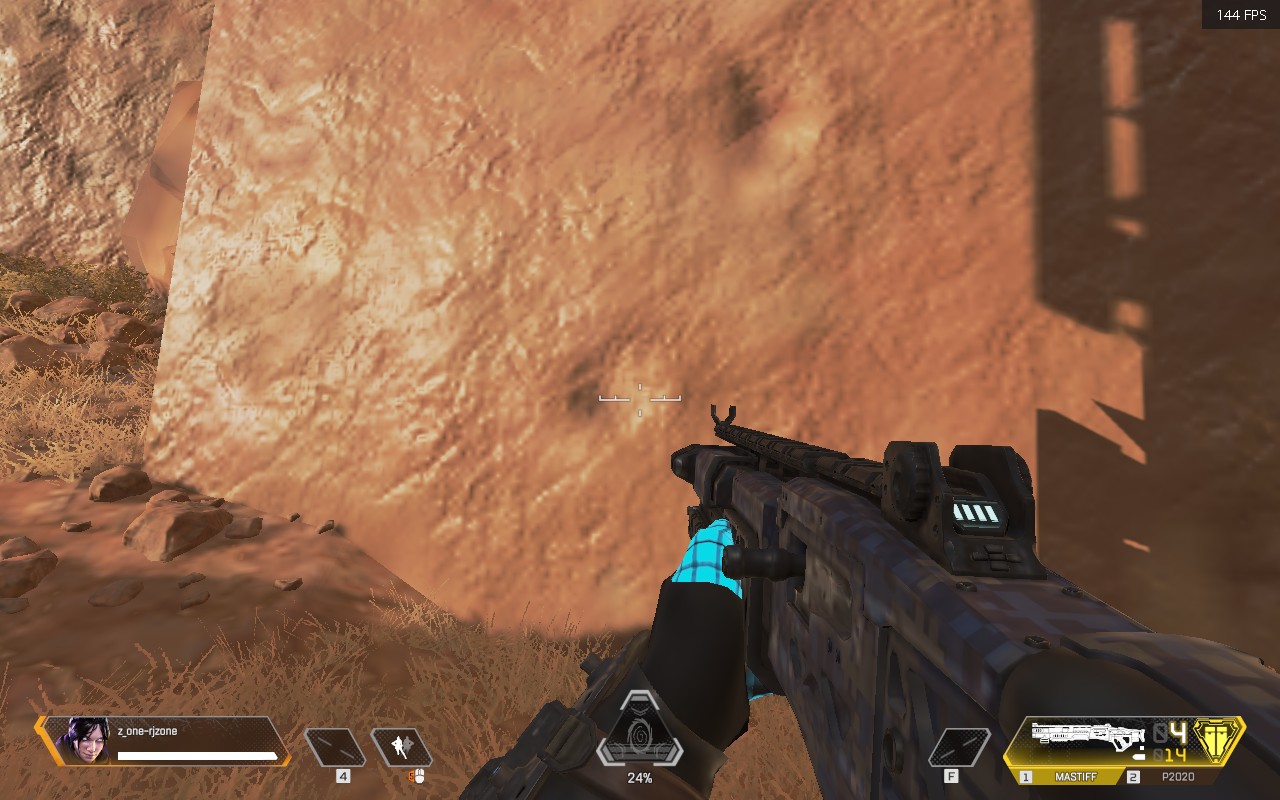
Task: Trigger the Dimensional Rift ultimate icon
Action: pyautogui.click(x=639, y=742)
